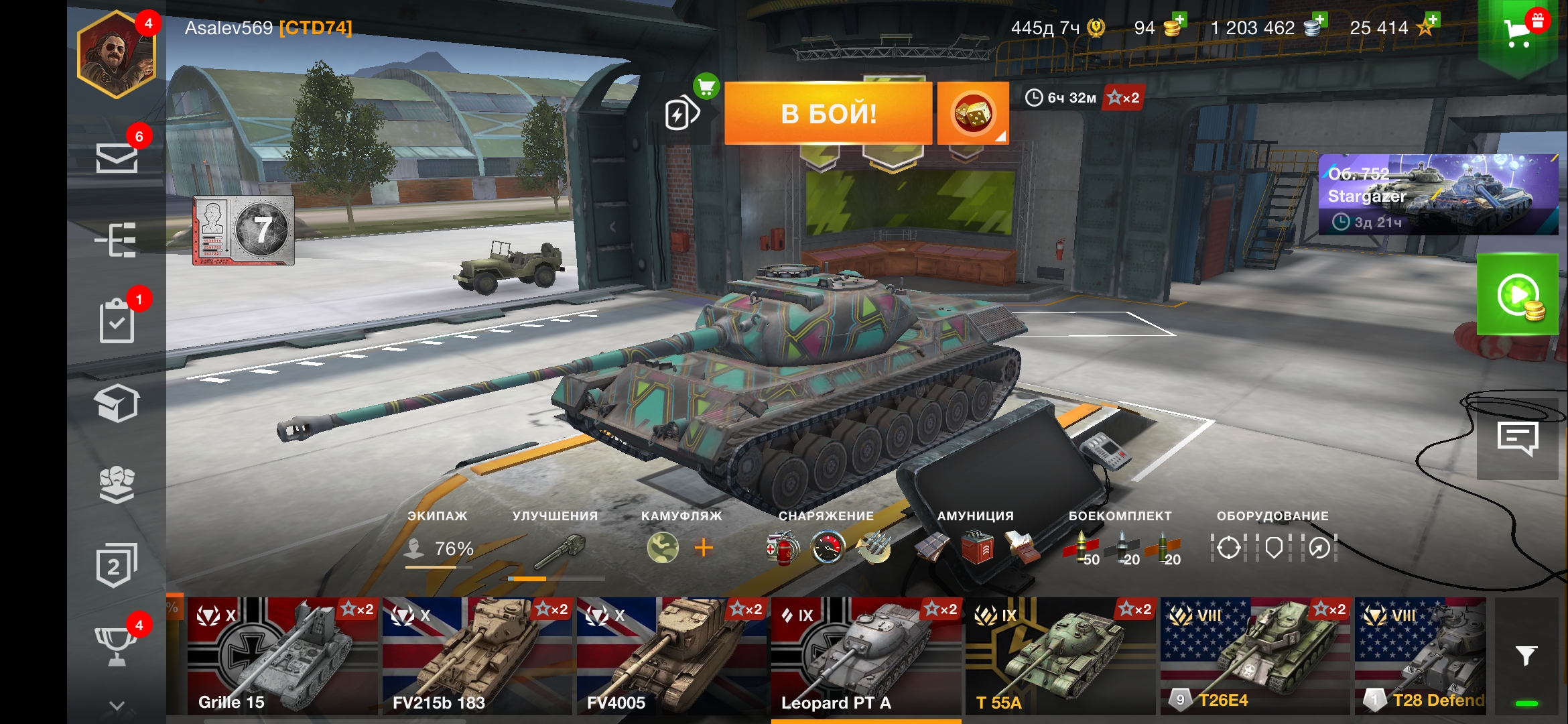Select the FV215b 183 tank
Viewport: 1568px width, 724px height.
tap(477, 656)
